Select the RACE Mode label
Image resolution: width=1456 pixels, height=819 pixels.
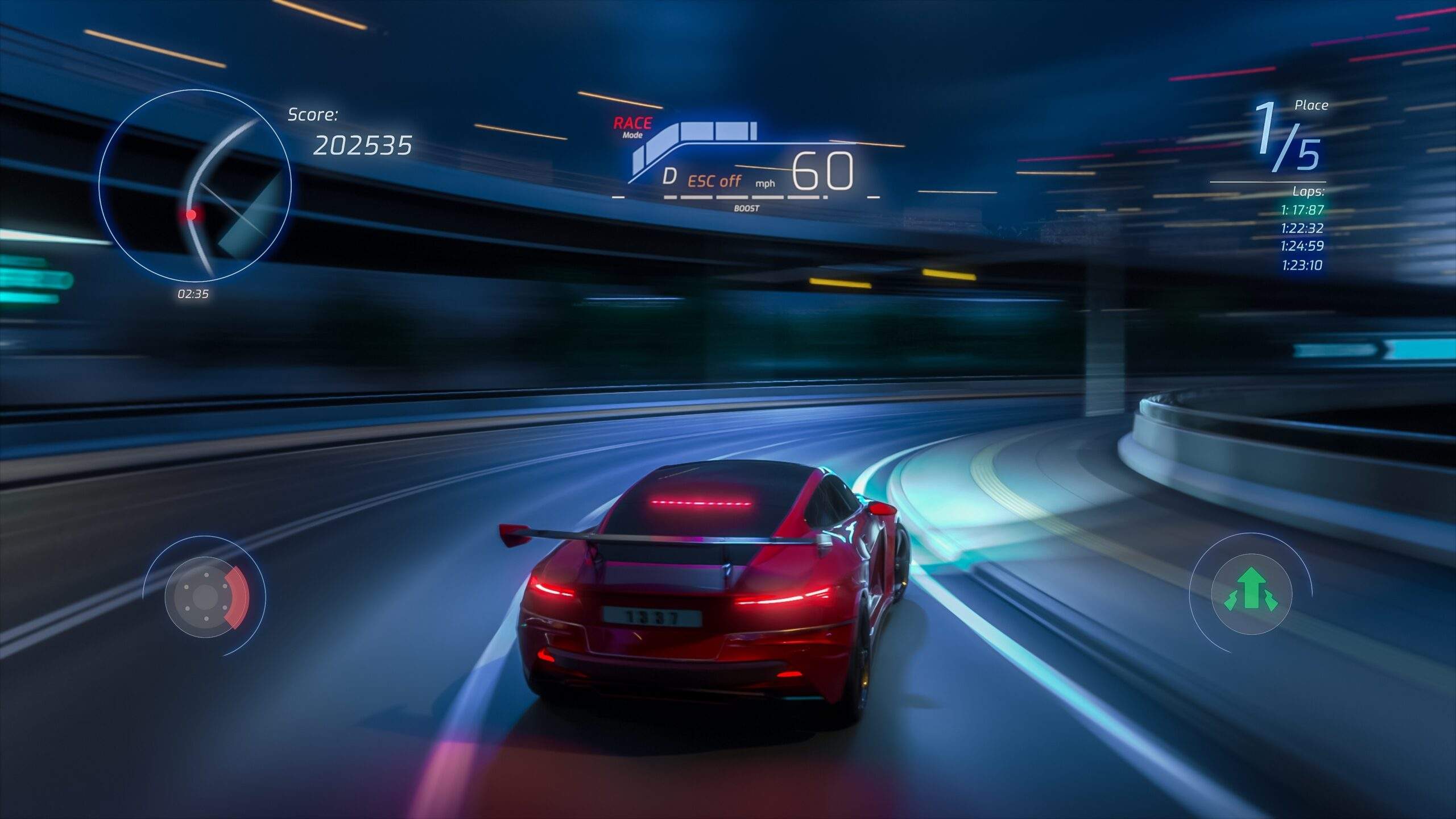point(632,127)
